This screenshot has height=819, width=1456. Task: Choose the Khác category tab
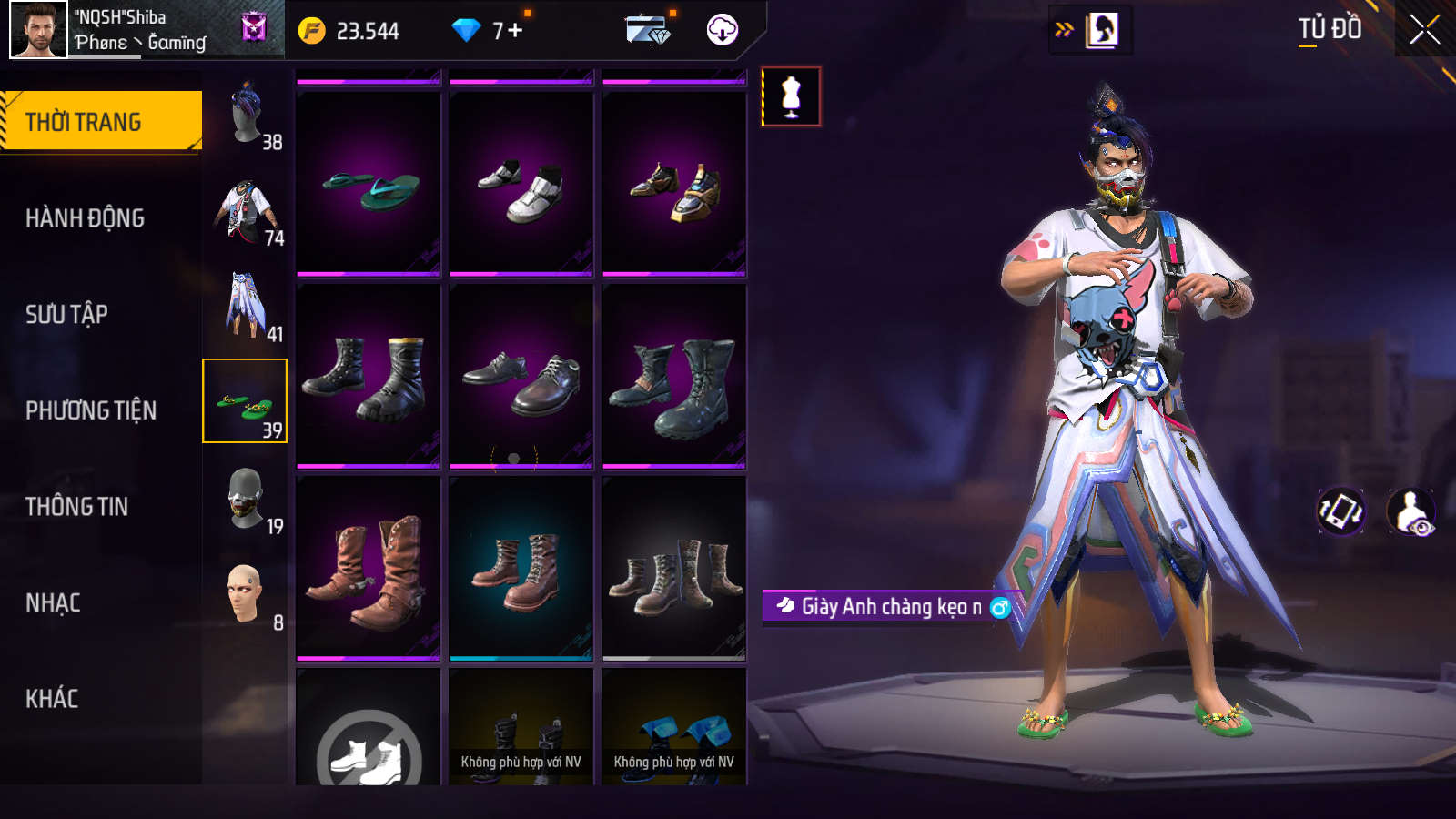click(52, 699)
